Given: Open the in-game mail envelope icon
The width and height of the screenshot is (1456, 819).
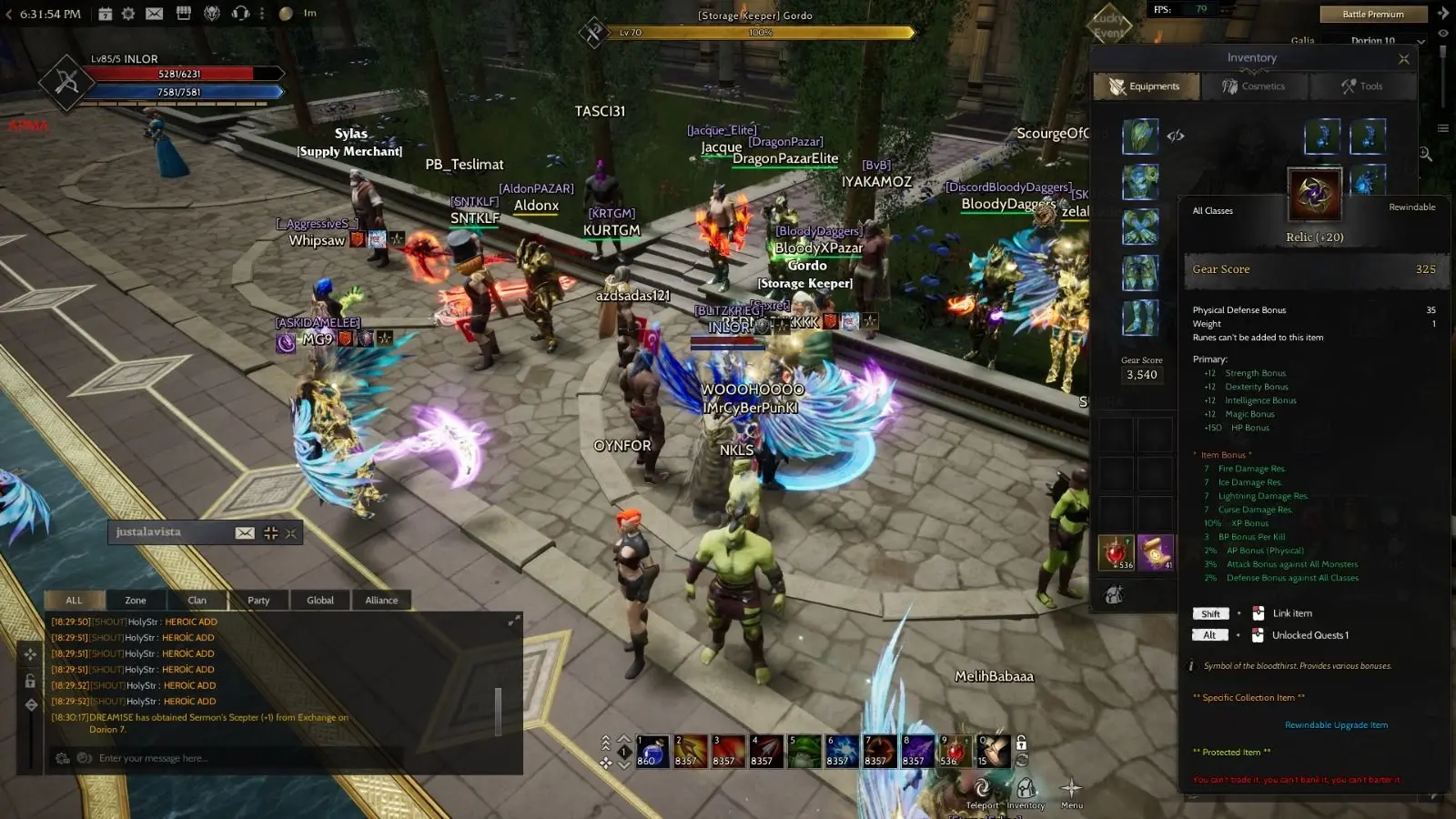Looking at the screenshot, I should (x=155, y=14).
